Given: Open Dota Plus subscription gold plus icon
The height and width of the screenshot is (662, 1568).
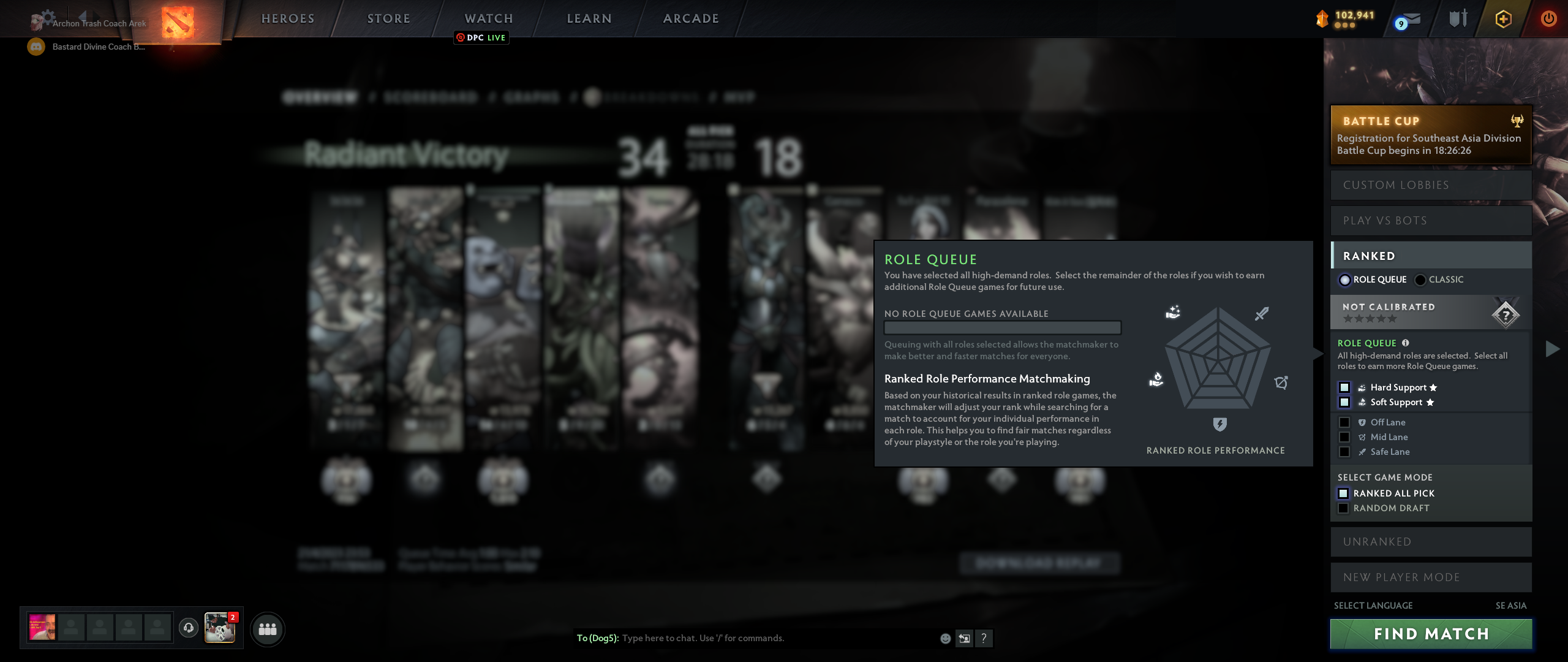Looking at the screenshot, I should 1502,18.
